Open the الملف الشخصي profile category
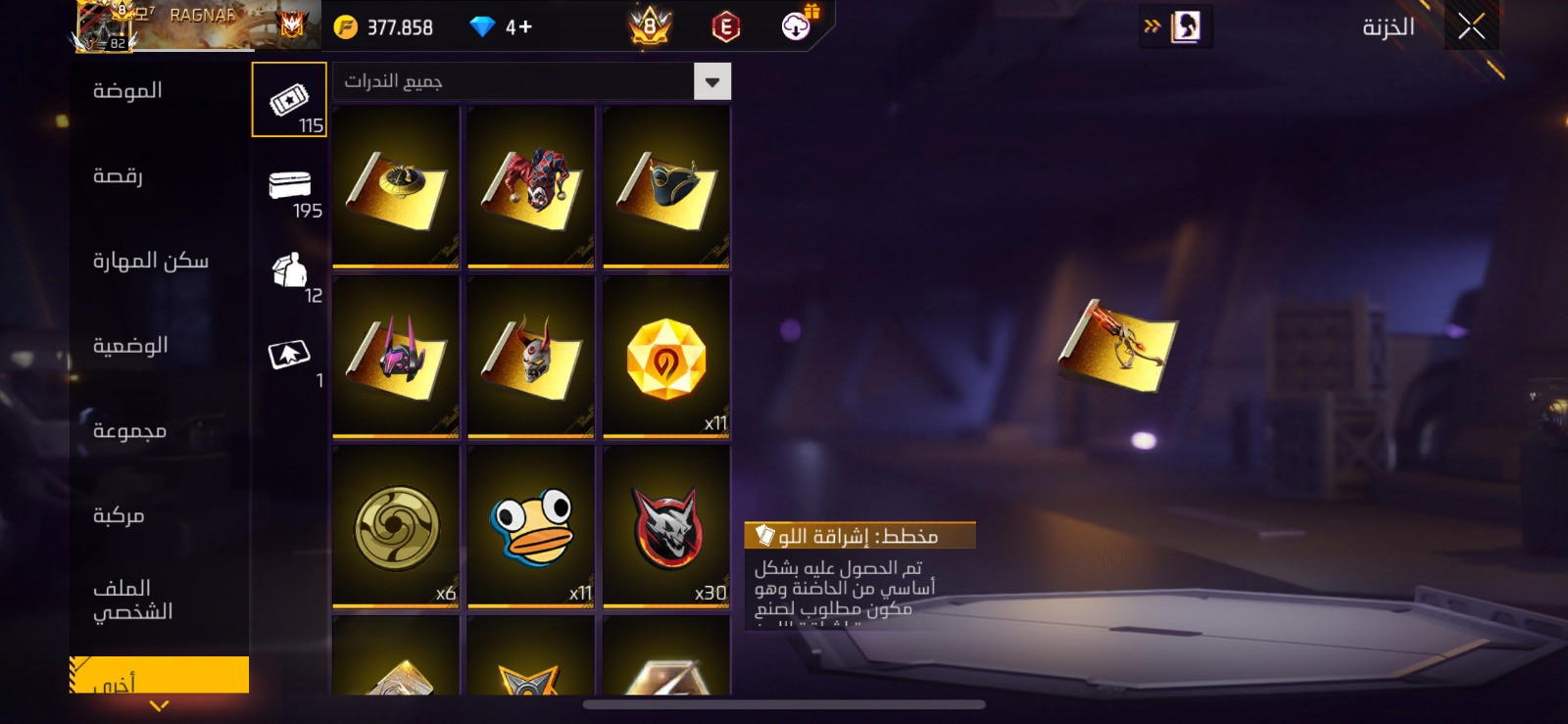Viewport: 1568px width, 724px height. [132, 600]
